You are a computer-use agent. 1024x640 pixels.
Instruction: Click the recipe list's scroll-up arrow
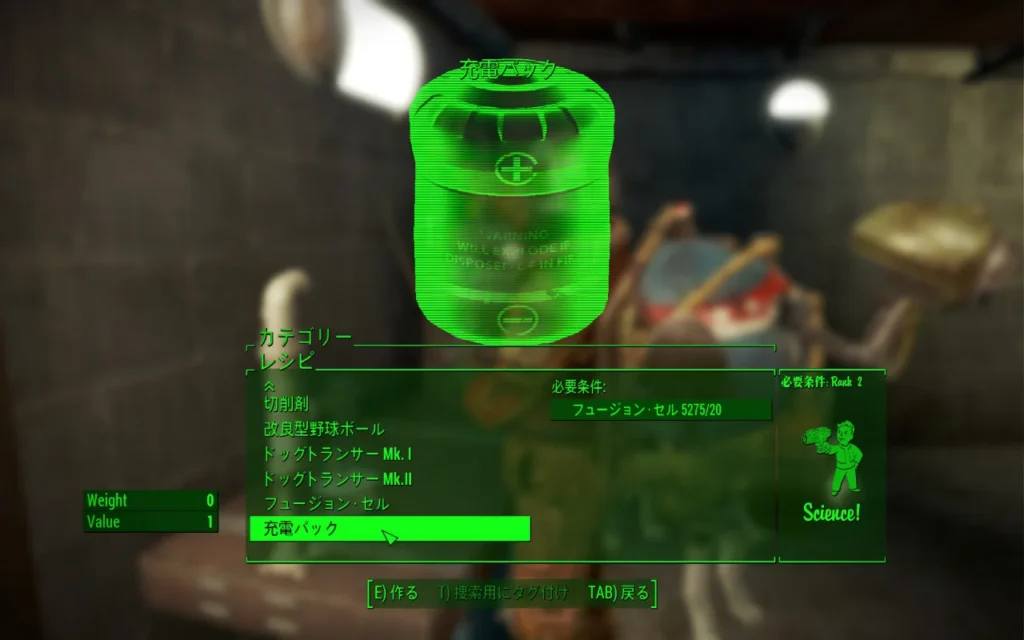click(x=268, y=385)
